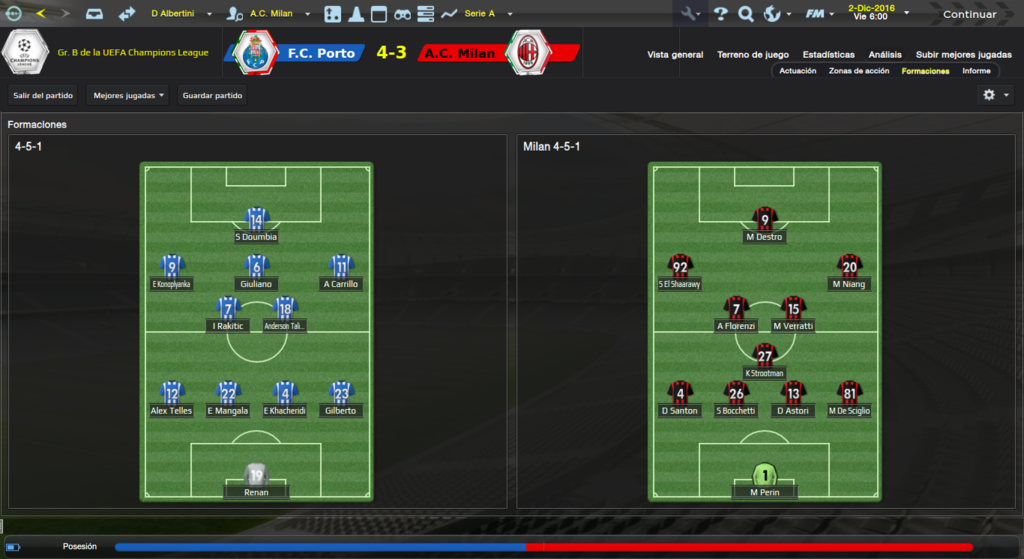Go to the Análisis tab
The width and height of the screenshot is (1024, 559).
coord(885,55)
